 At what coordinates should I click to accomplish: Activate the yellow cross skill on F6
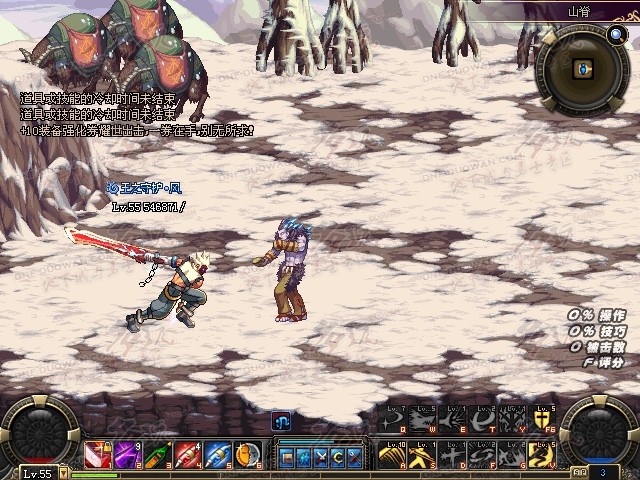(x=543, y=423)
